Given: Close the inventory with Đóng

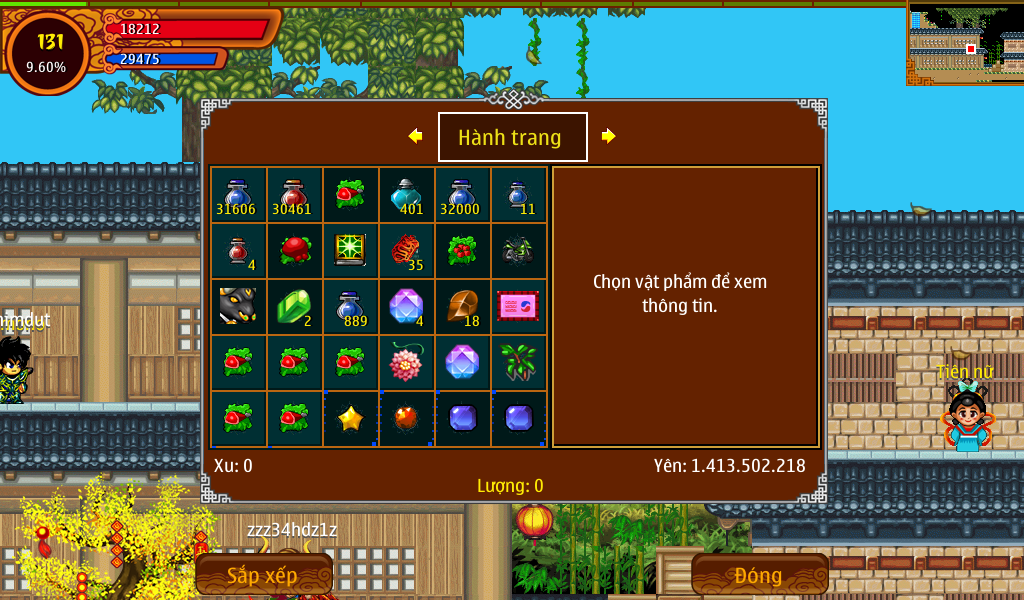Looking at the screenshot, I should click(759, 575).
